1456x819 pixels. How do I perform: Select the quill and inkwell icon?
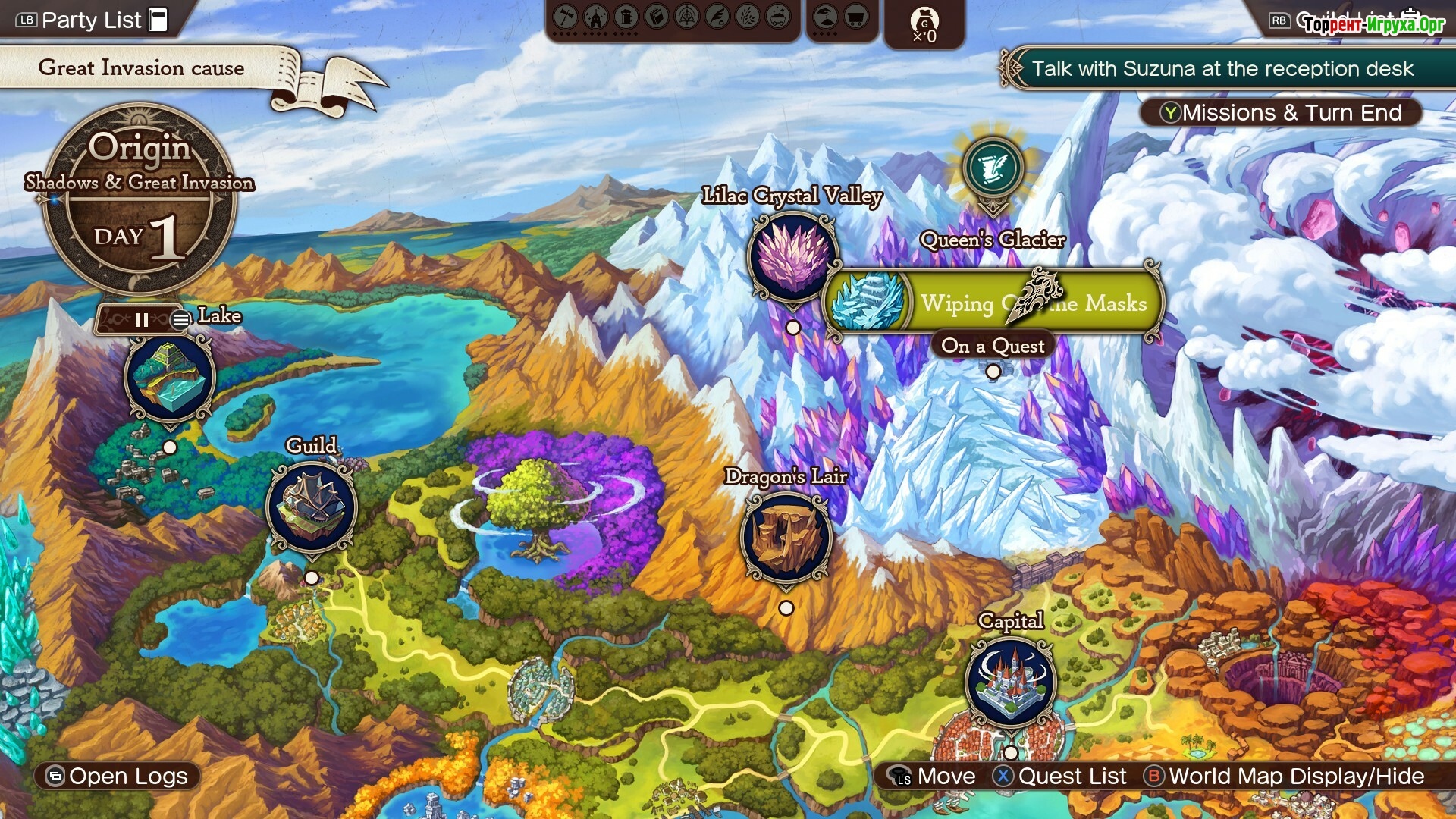717,17
